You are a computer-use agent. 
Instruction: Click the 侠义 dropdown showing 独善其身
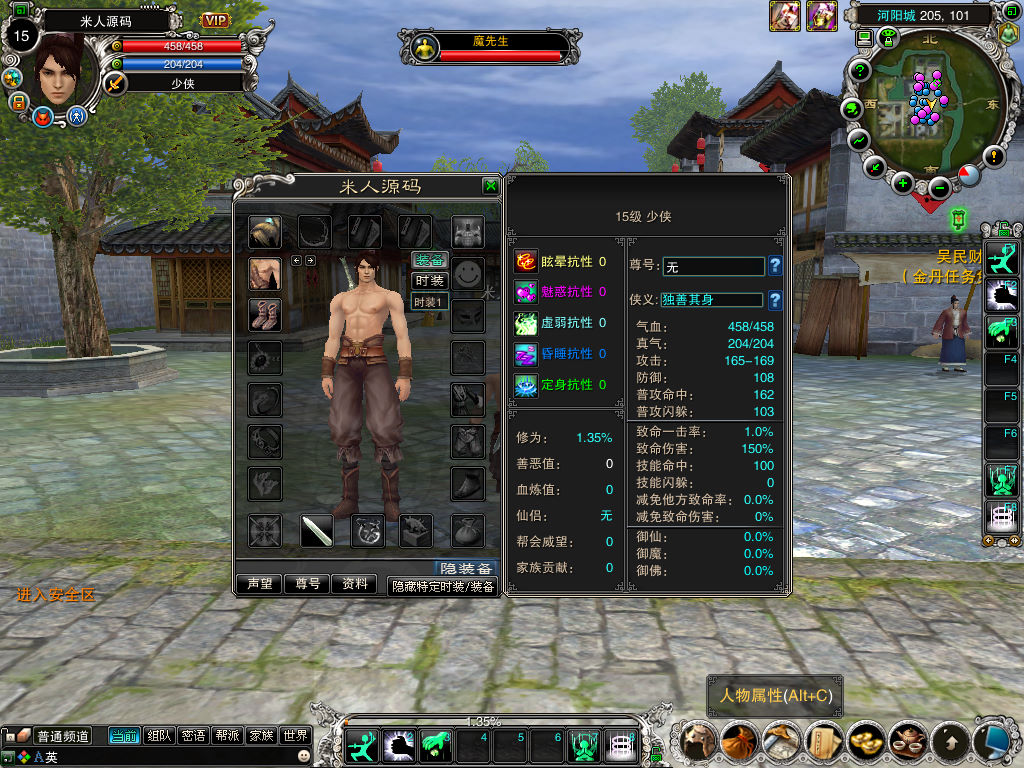pyautogui.click(x=712, y=300)
